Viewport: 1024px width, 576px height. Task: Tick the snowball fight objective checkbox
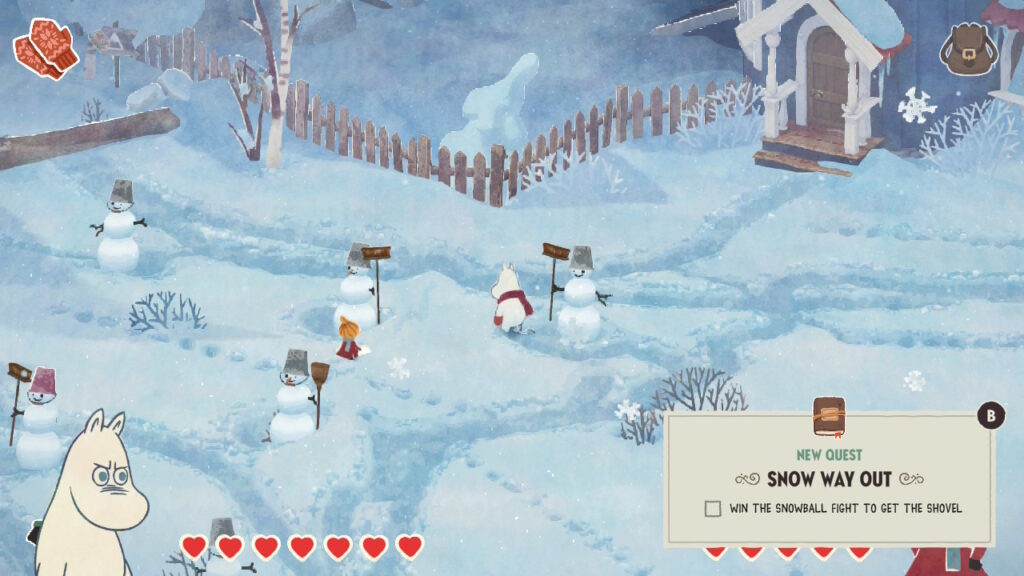point(712,508)
